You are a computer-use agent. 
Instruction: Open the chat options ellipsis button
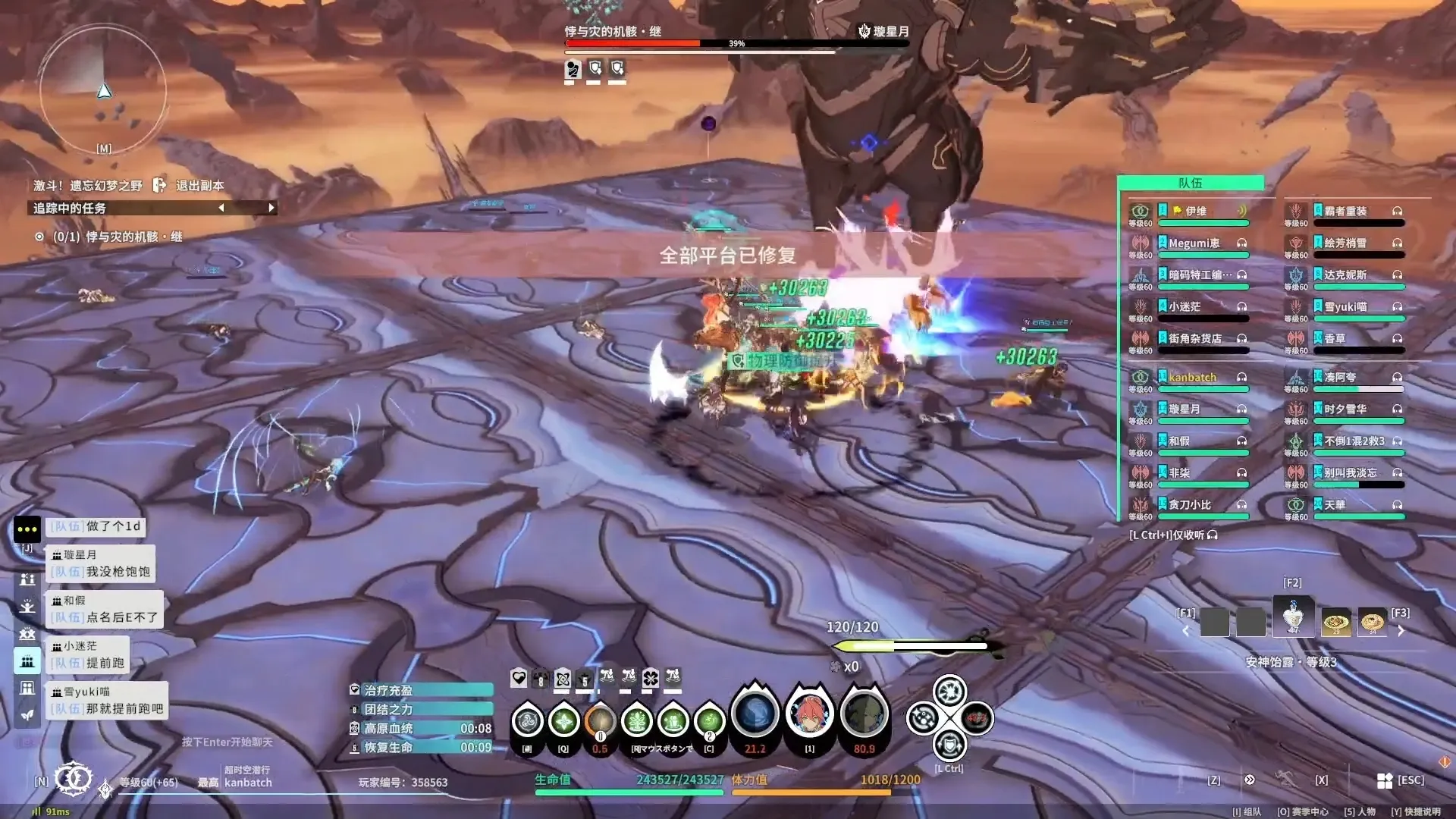click(27, 529)
